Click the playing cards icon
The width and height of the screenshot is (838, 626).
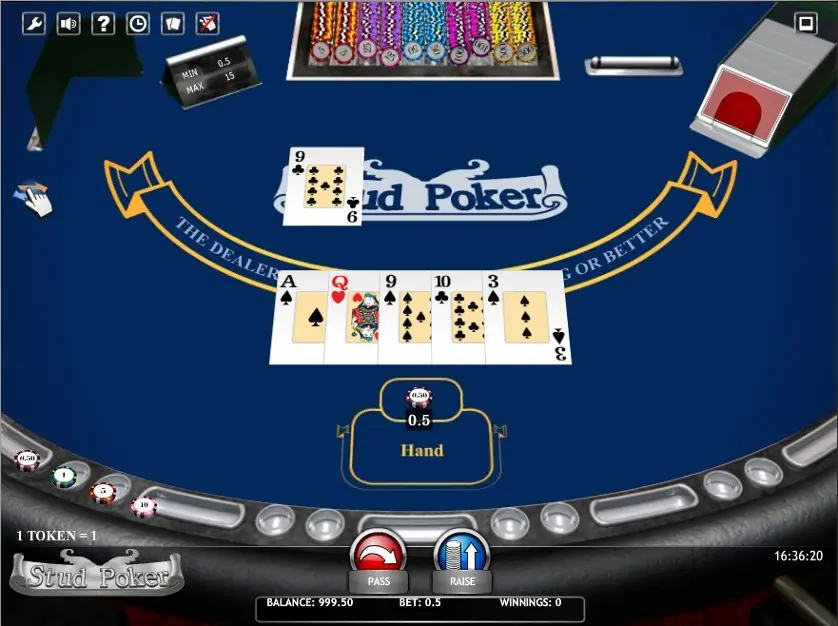click(x=172, y=24)
